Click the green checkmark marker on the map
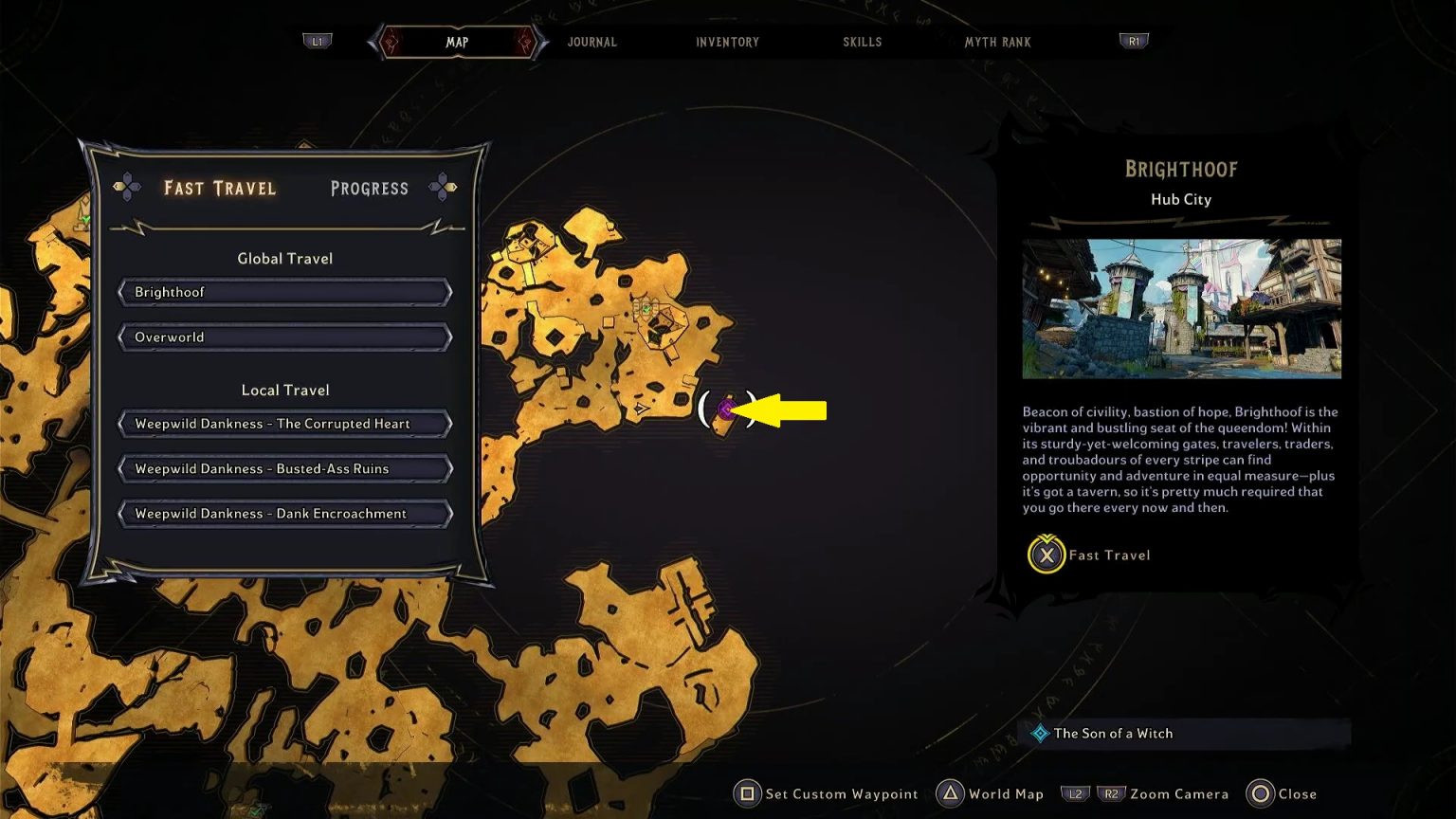This screenshot has height=819, width=1456. 648,310
